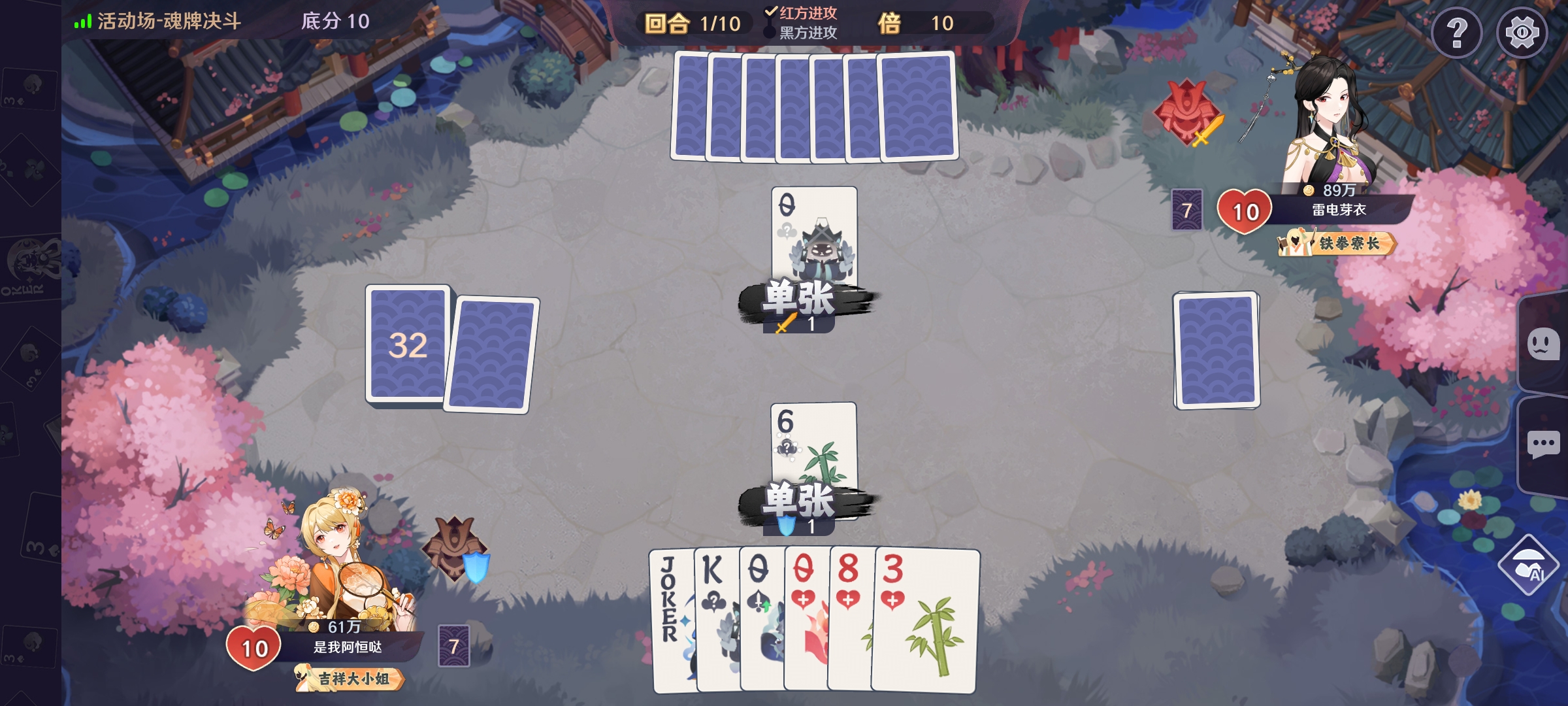Image resolution: width=1568 pixels, height=706 pixels.
Task: Open the gear settings menu
Action: click(x=1522, y=33)
